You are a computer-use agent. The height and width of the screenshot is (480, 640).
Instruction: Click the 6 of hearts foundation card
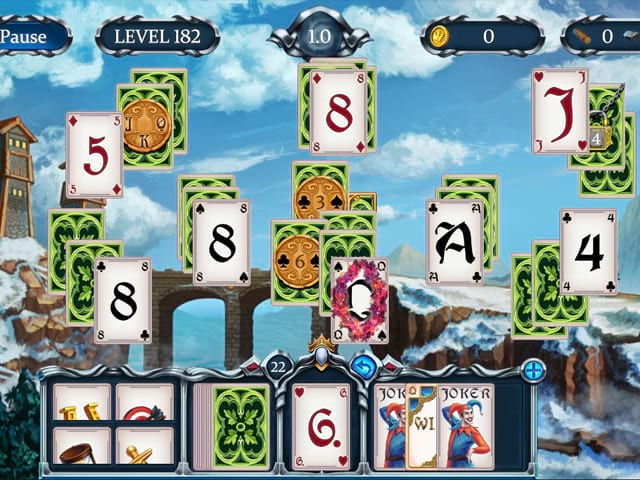point(320,425)
